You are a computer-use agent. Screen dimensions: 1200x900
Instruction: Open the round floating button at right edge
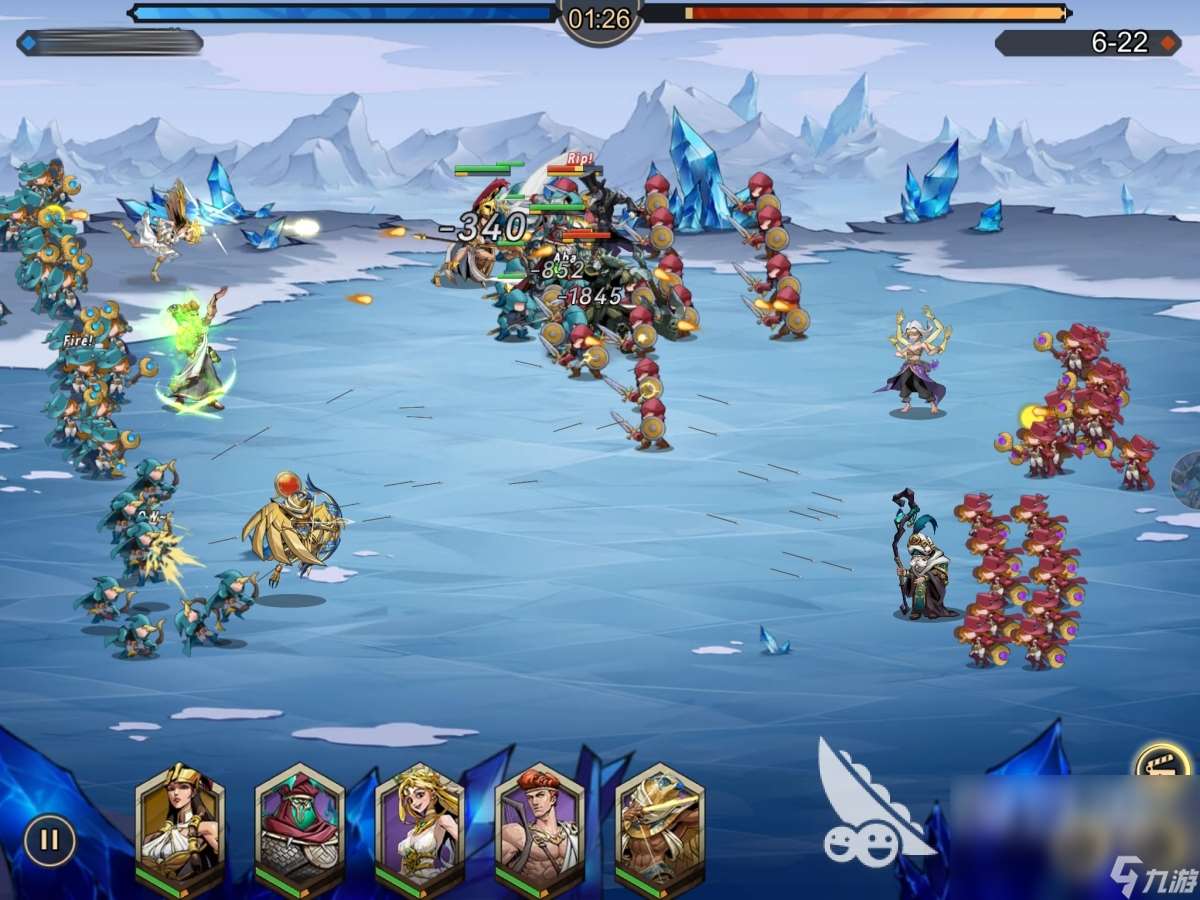pyautogui.click(x=1187, y=479)
